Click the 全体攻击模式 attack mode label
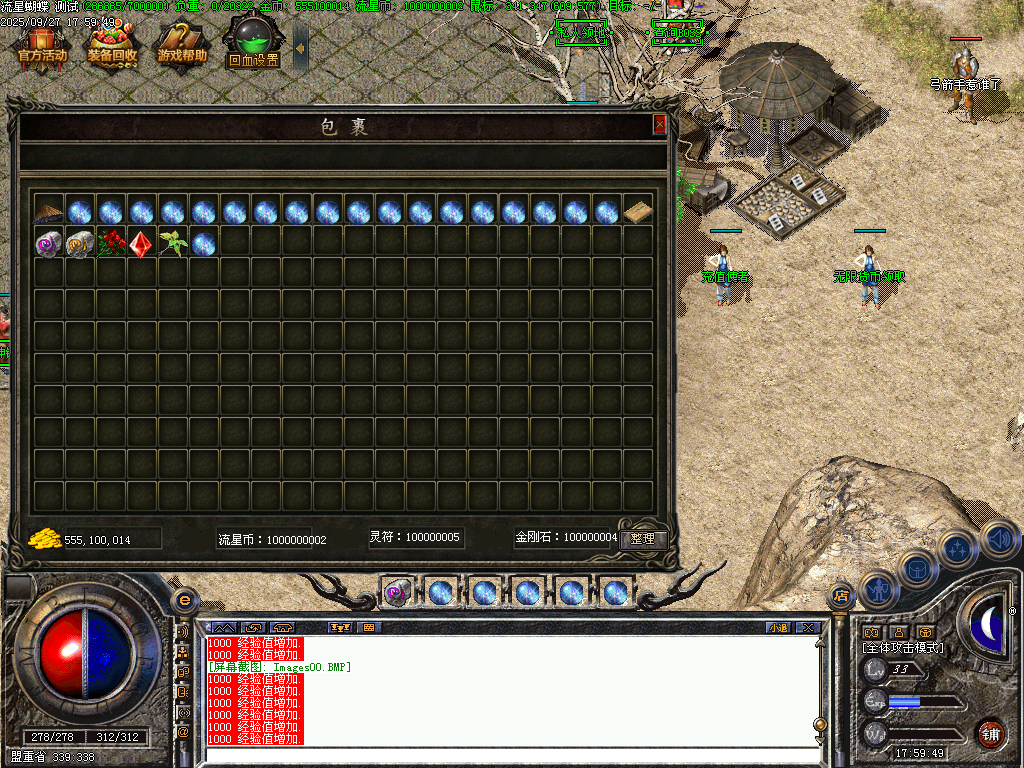This screenshot has width=1024, height=768. point(904,648)
